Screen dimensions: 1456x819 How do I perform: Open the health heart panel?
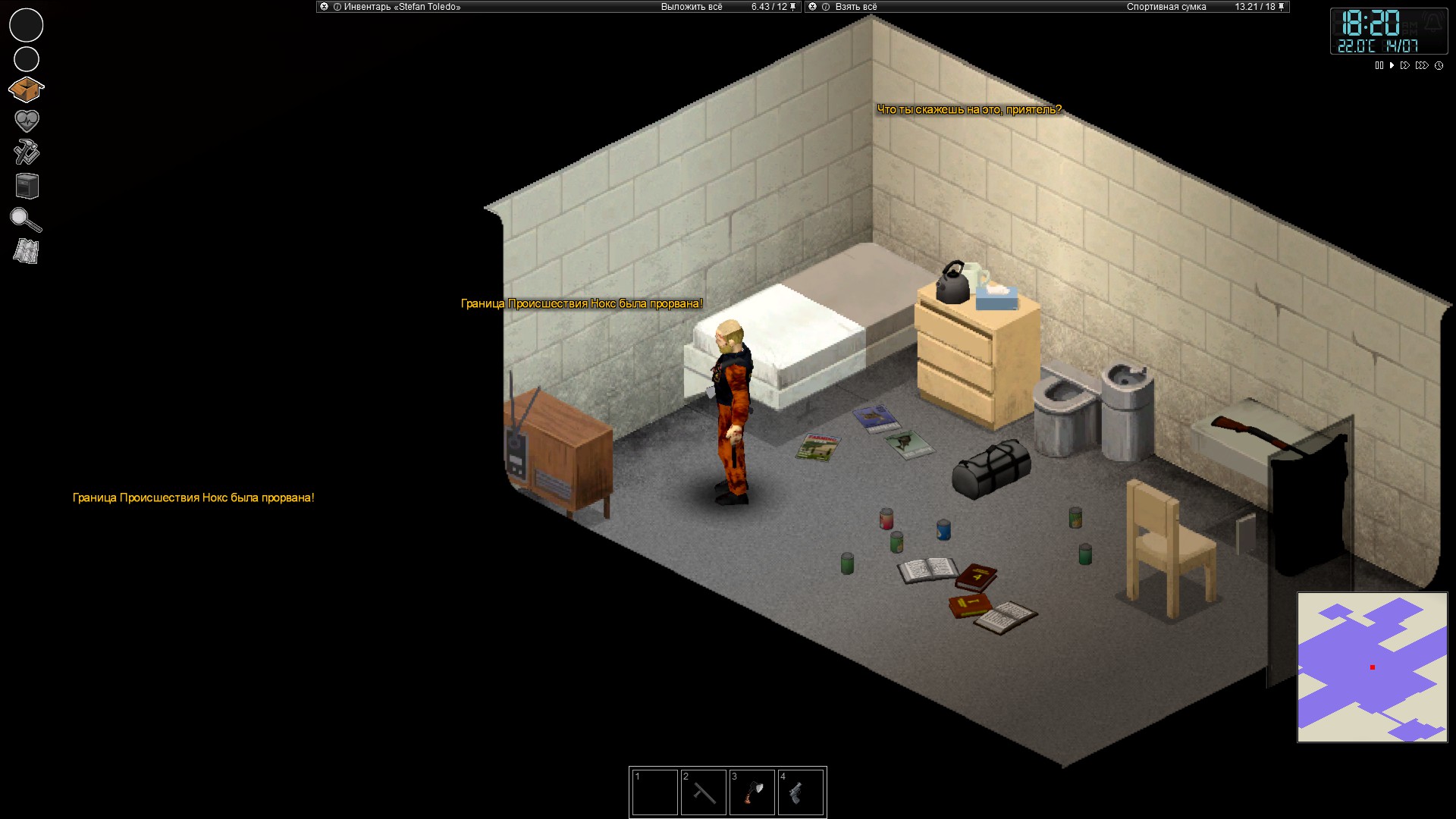[x=27, y=121]
